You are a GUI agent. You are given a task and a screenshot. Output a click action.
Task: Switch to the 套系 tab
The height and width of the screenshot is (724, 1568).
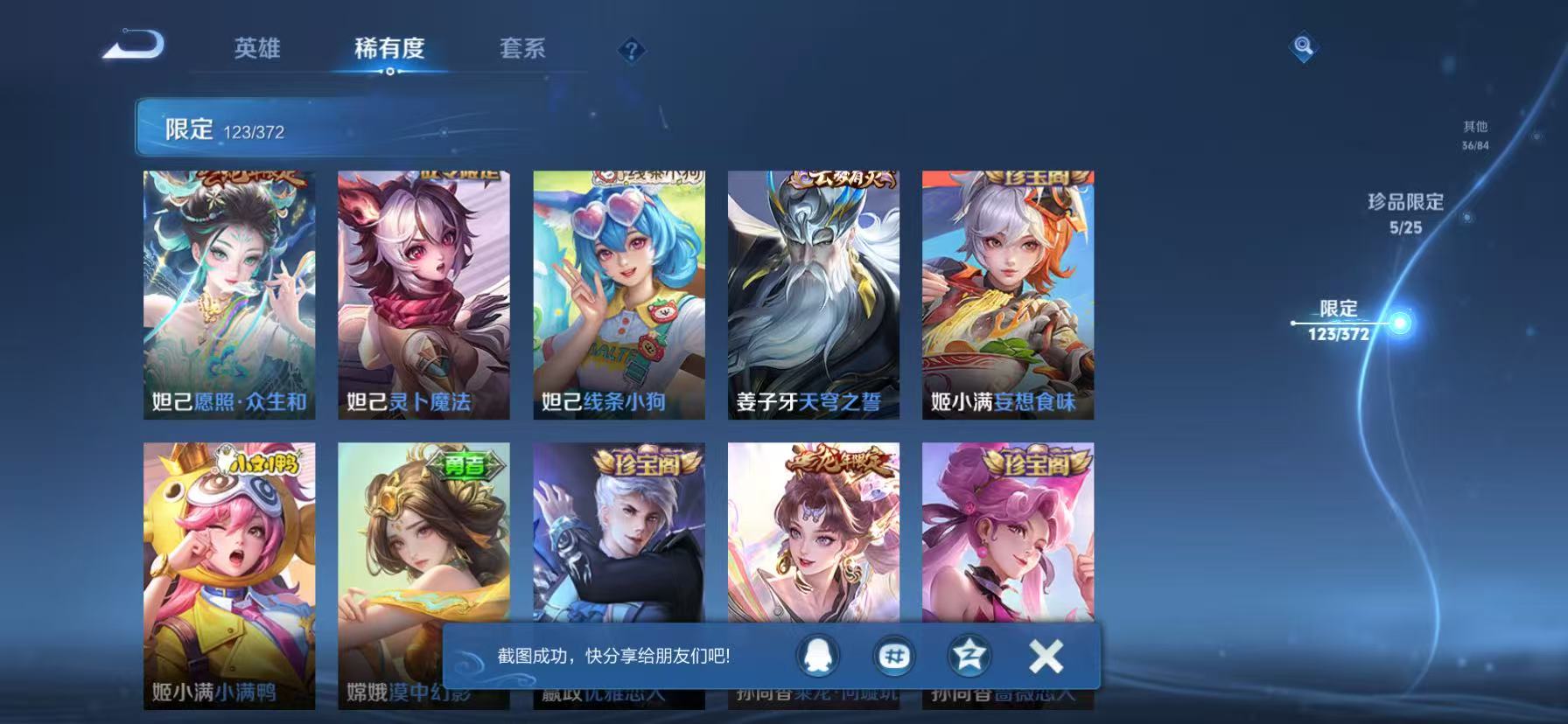[x=523, y=50]
